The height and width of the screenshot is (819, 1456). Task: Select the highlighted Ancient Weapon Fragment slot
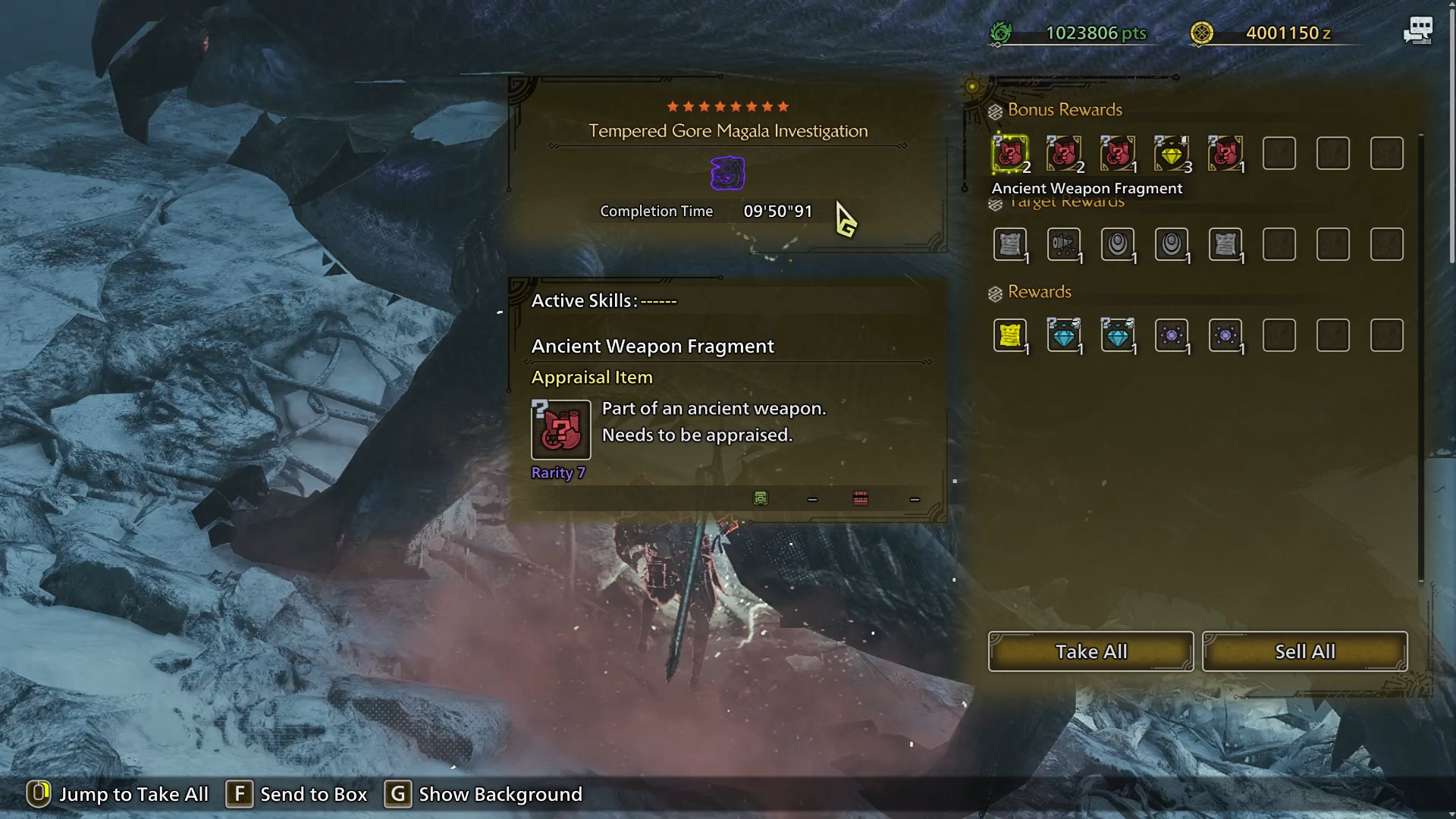pyautogui.click(x=1010, y=154)
